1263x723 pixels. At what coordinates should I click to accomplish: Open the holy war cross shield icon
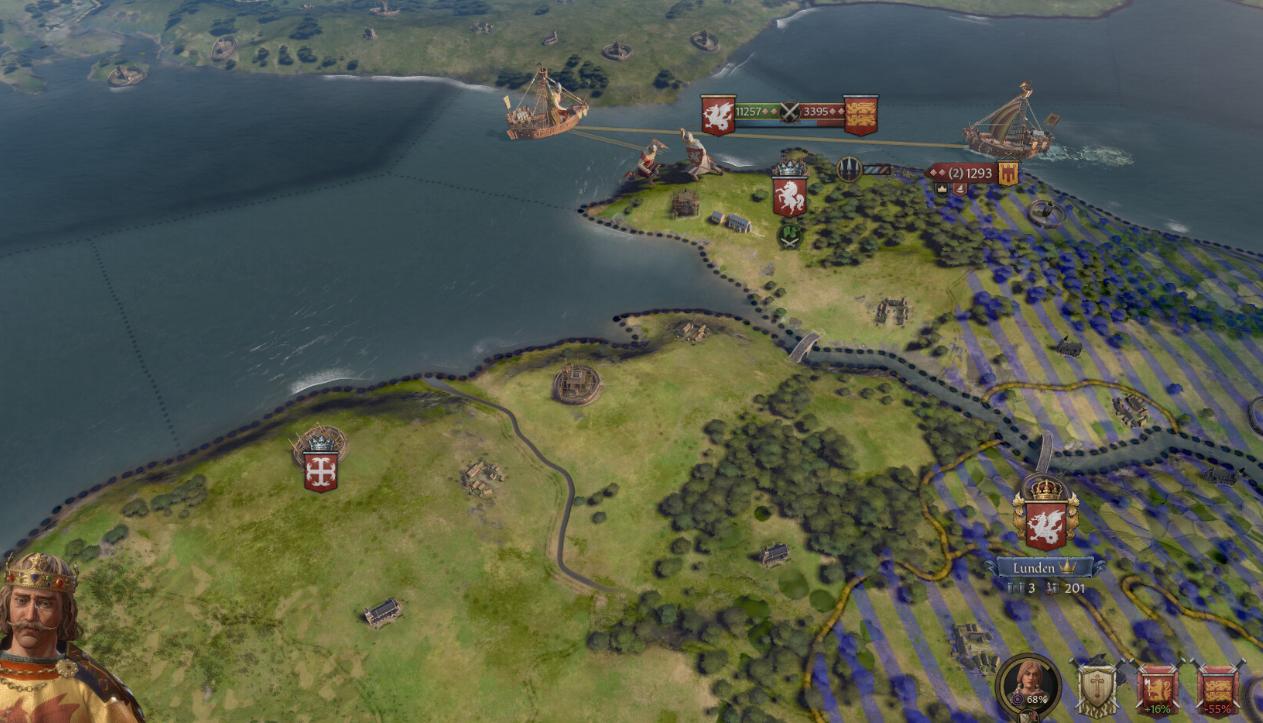click(1096, 689)
